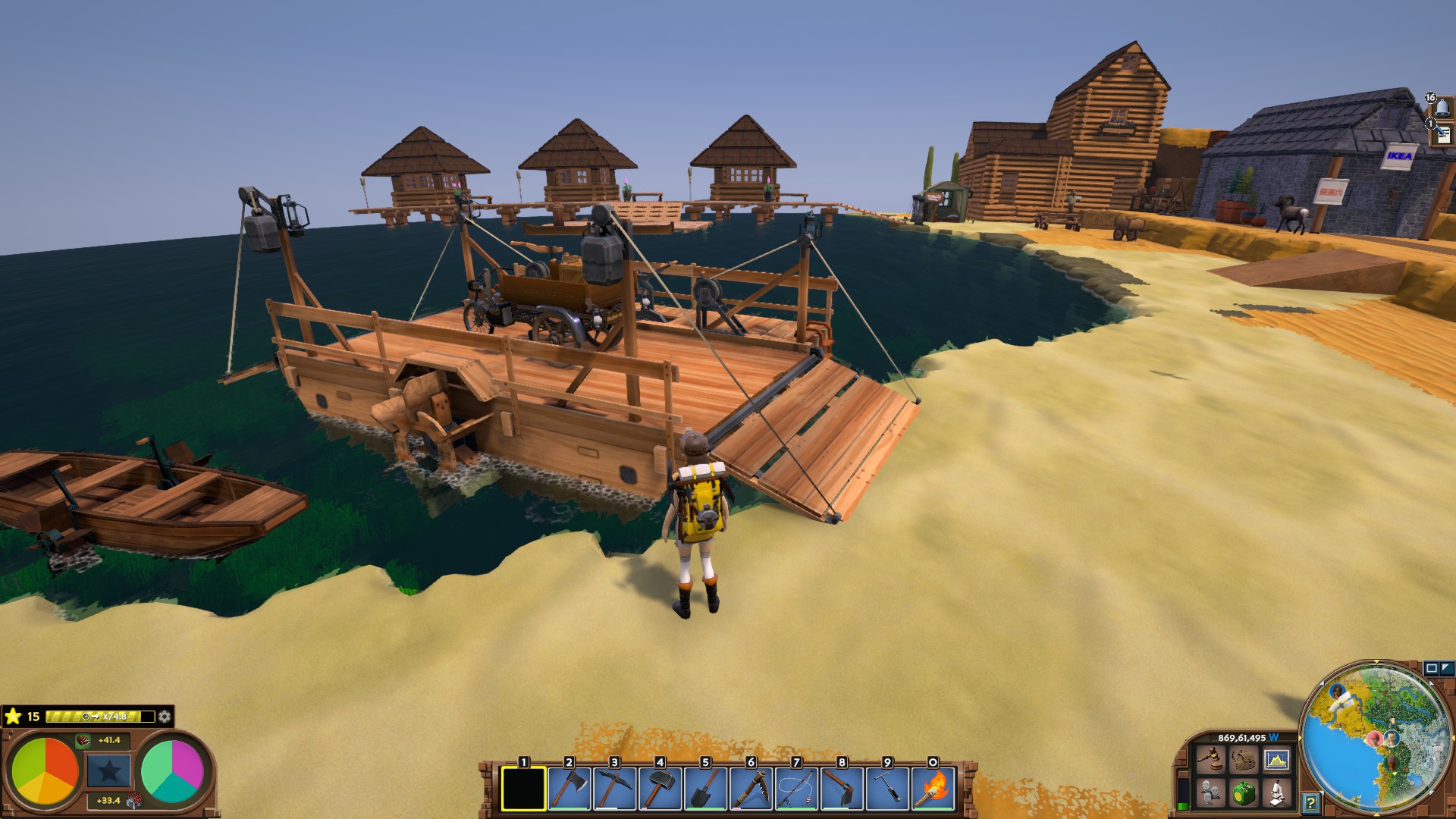Choose the soil sampler in slot 9
Viewport: 1456px width, 819px height.
[887, 789]
